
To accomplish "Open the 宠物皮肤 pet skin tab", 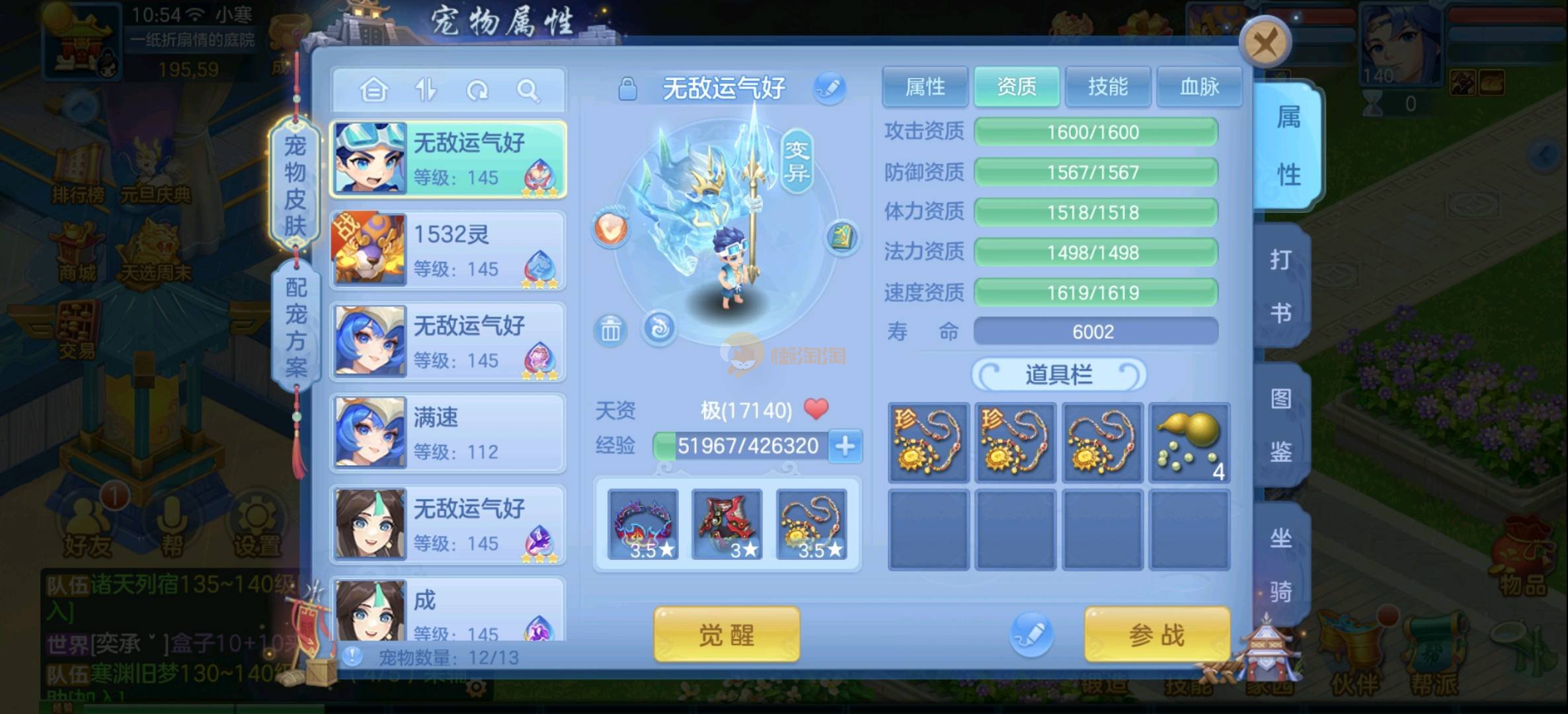I will pos(295,185).
